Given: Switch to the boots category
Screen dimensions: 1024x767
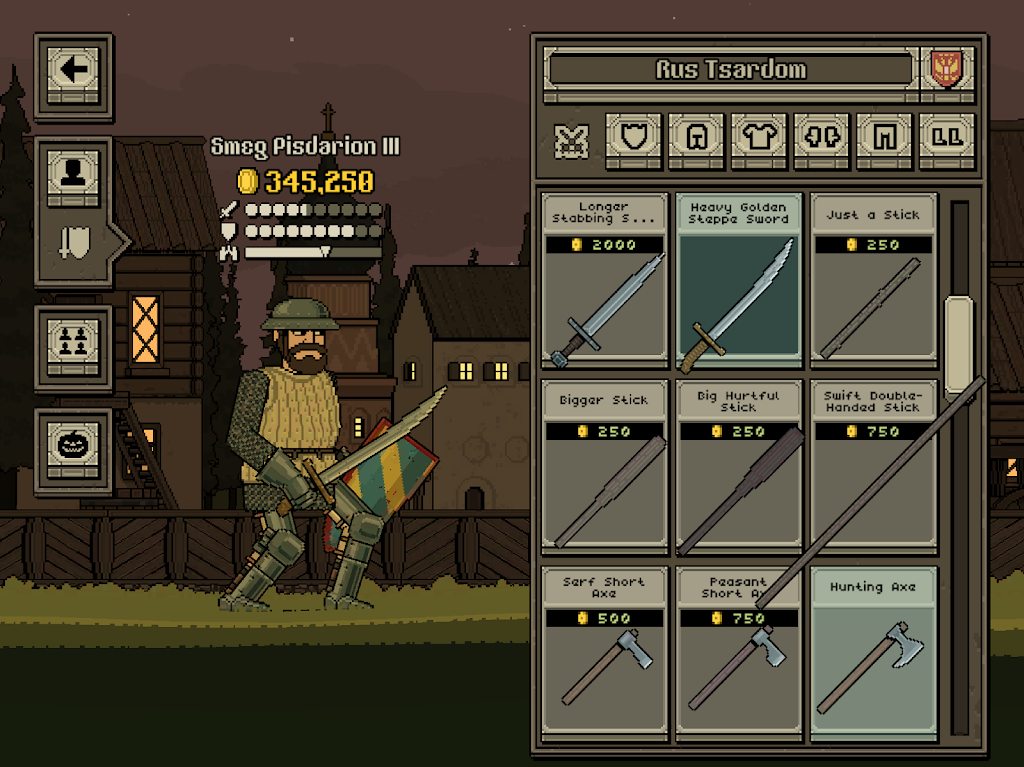Looking at the screenshot, I should coord(946,138).
